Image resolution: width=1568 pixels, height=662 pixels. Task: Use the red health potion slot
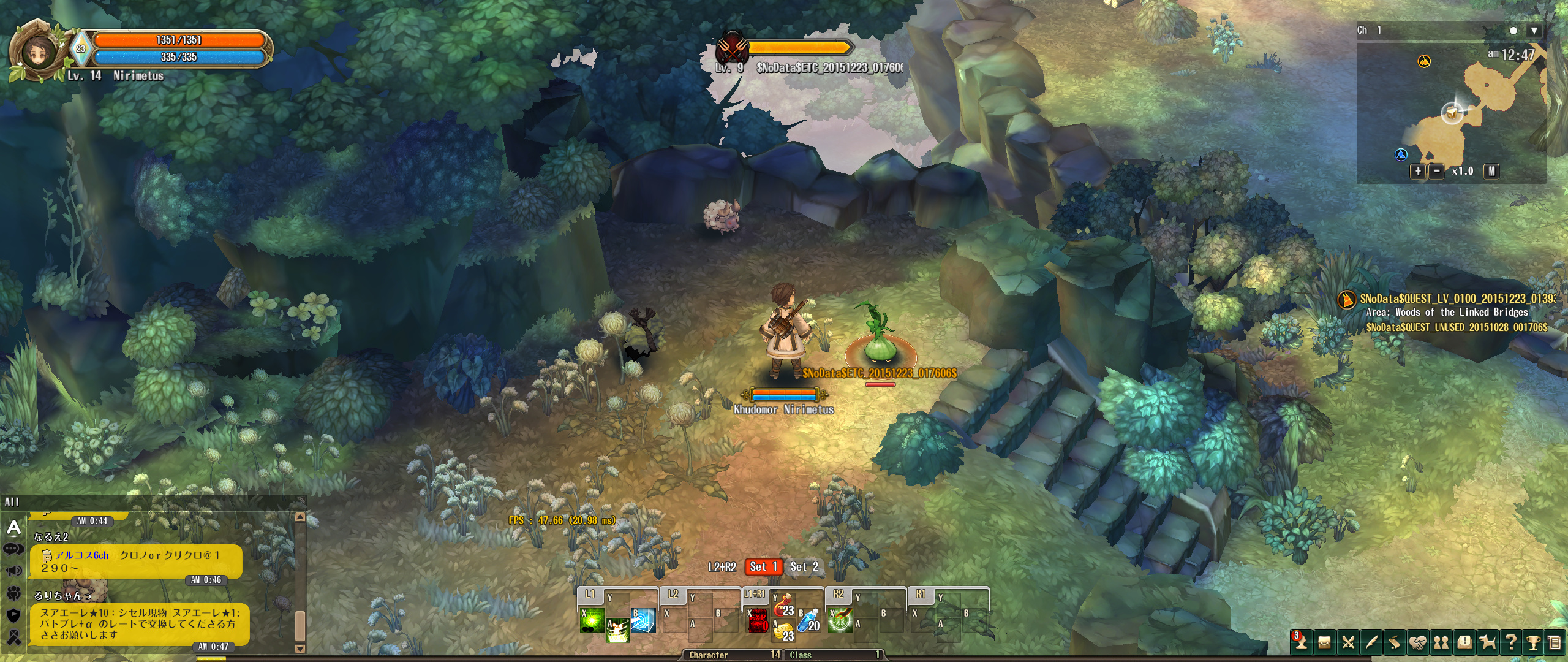click(783, 607)
